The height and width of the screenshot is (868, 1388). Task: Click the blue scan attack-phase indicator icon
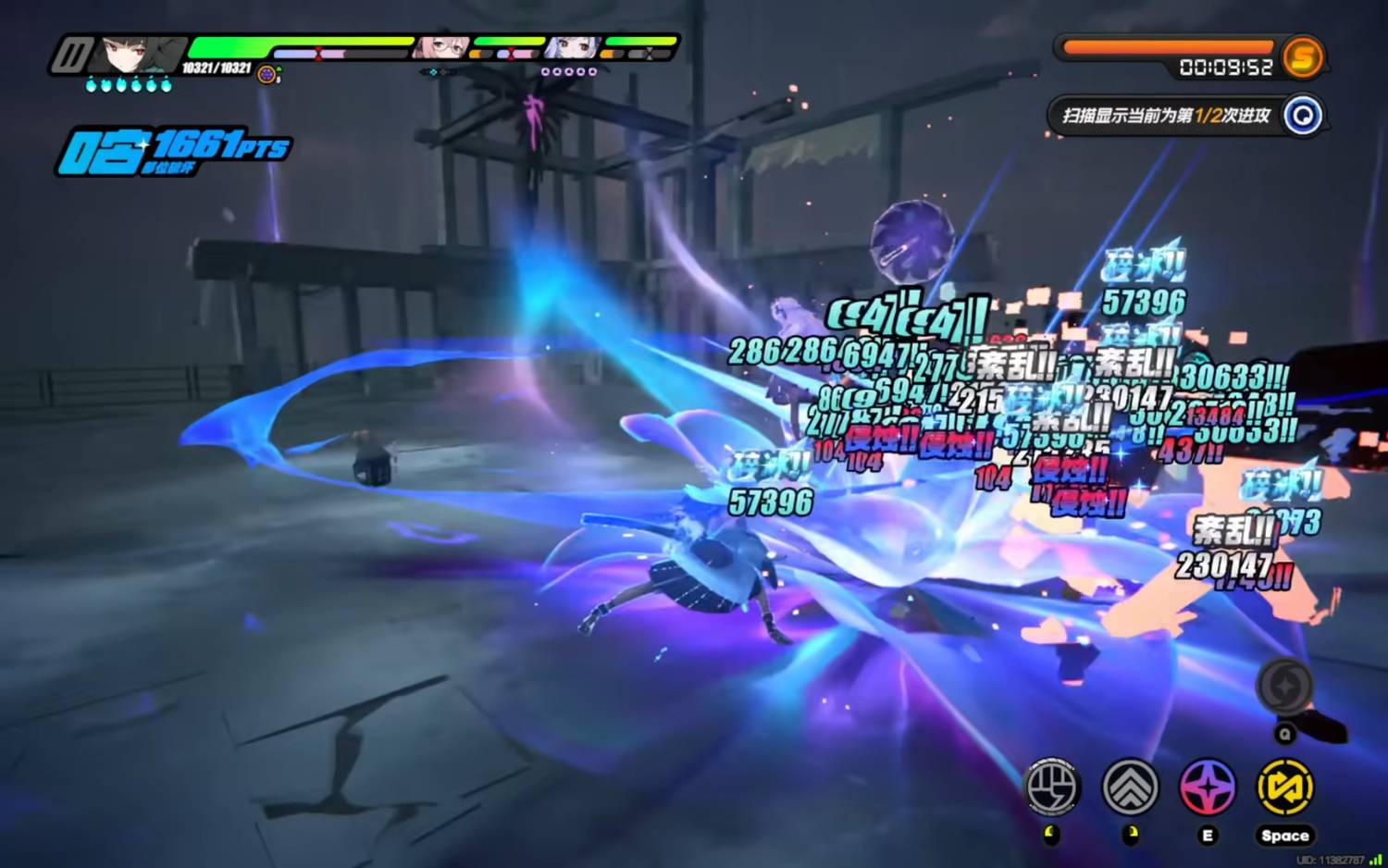(1303, 116)
